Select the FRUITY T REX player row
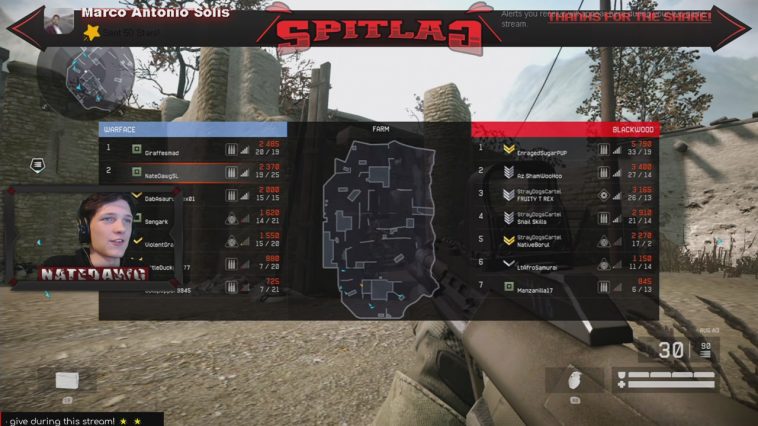Screen dimensions: 758x426 point(565,195)
